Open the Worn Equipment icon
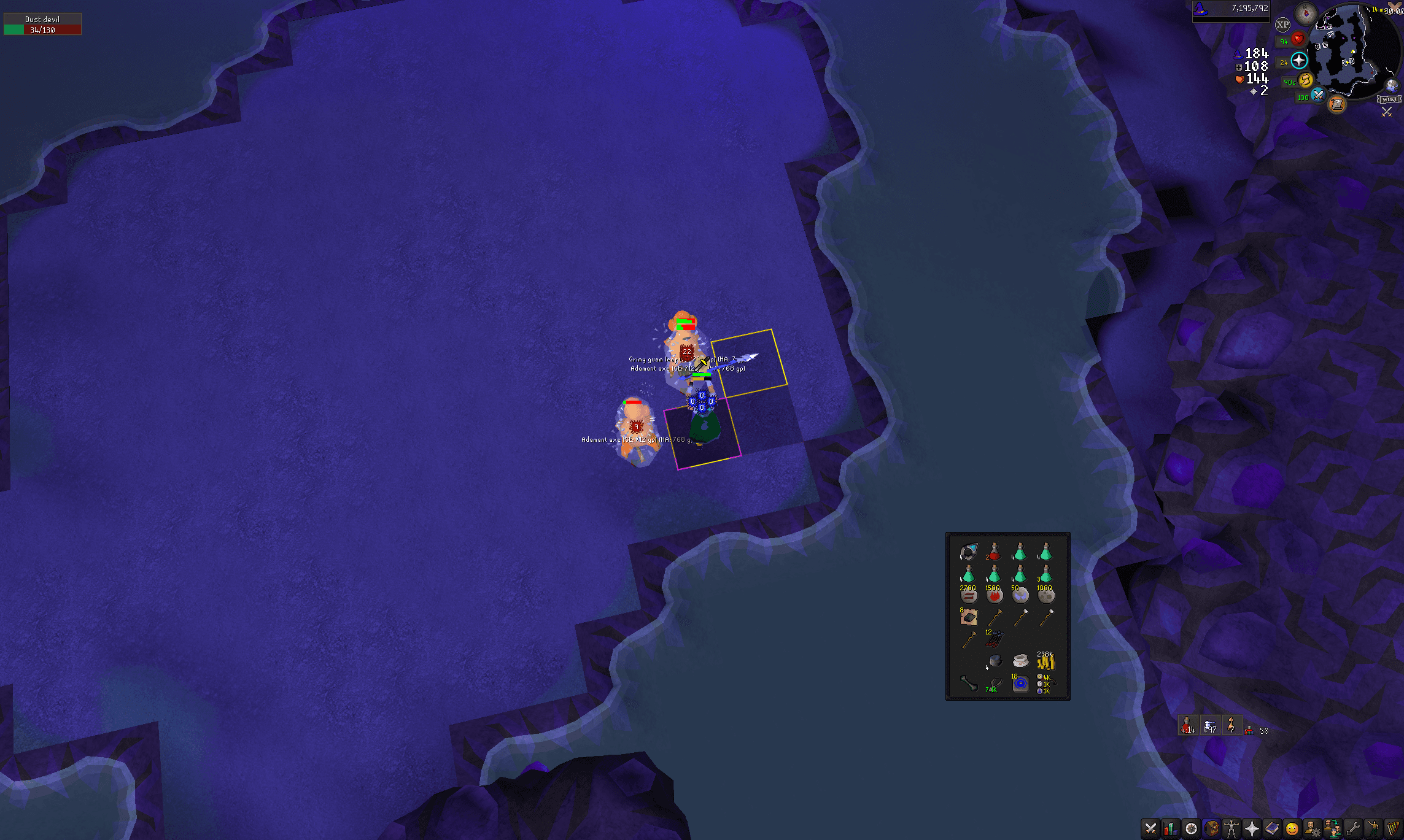 (1230, 828)
